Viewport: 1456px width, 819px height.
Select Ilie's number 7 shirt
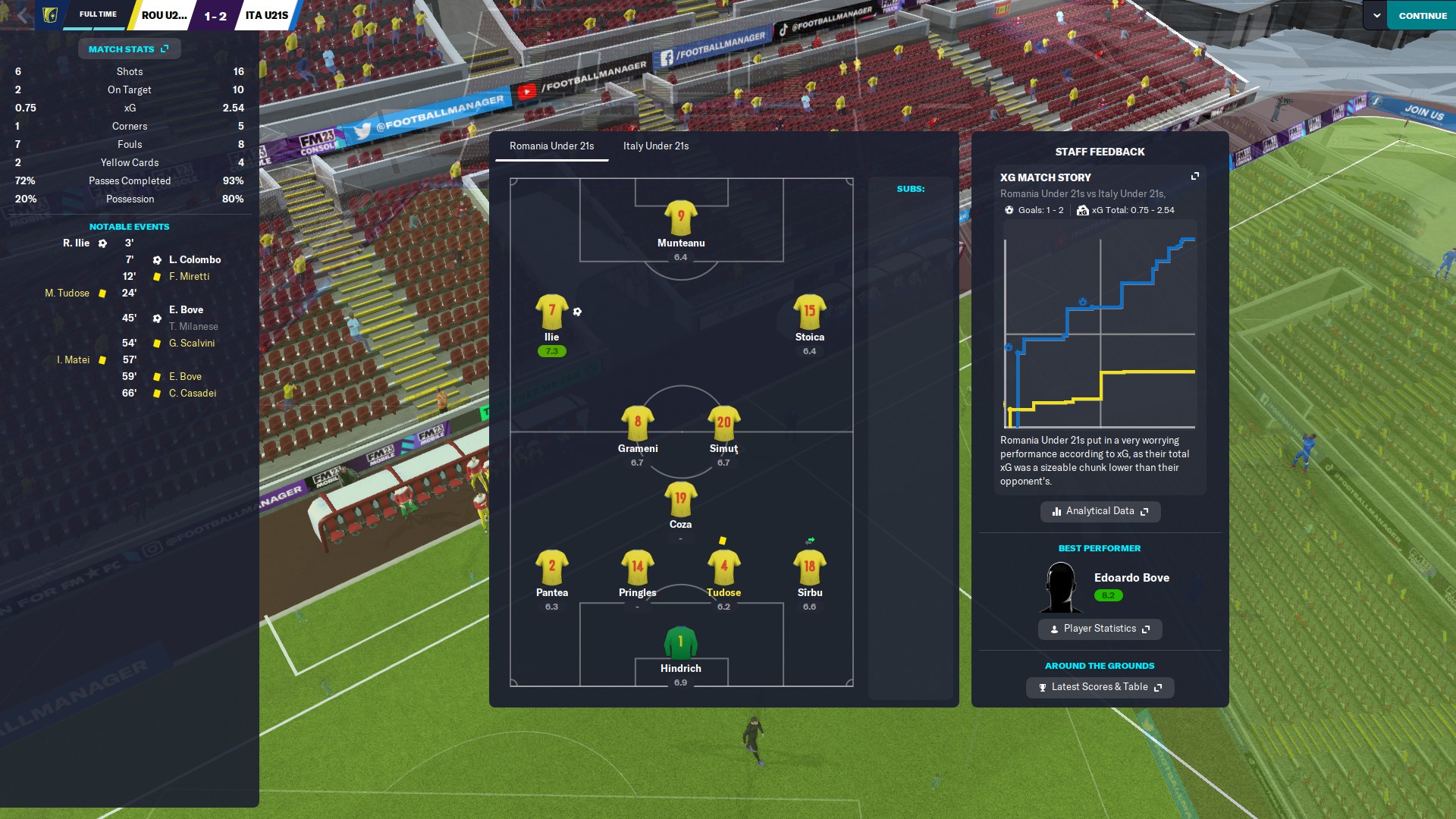click(551, 312)
